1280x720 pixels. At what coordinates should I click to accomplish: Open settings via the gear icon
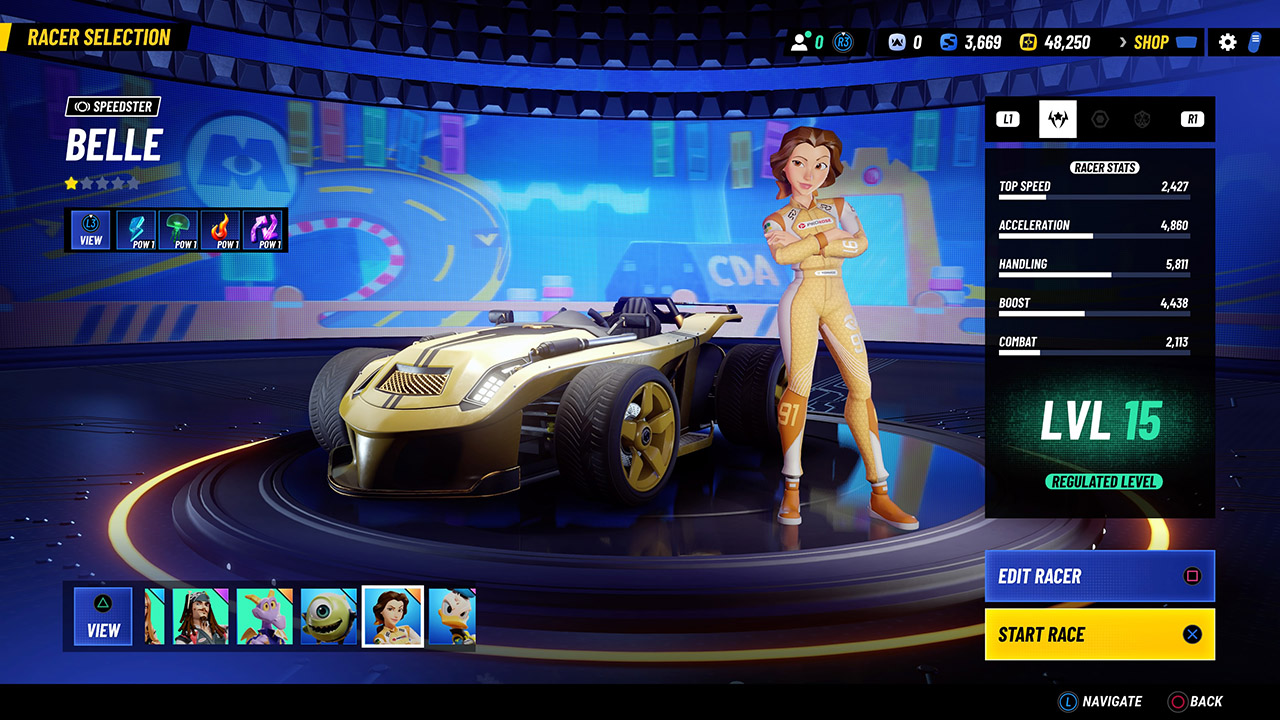pyautogui.click(x=1228, y=42)
